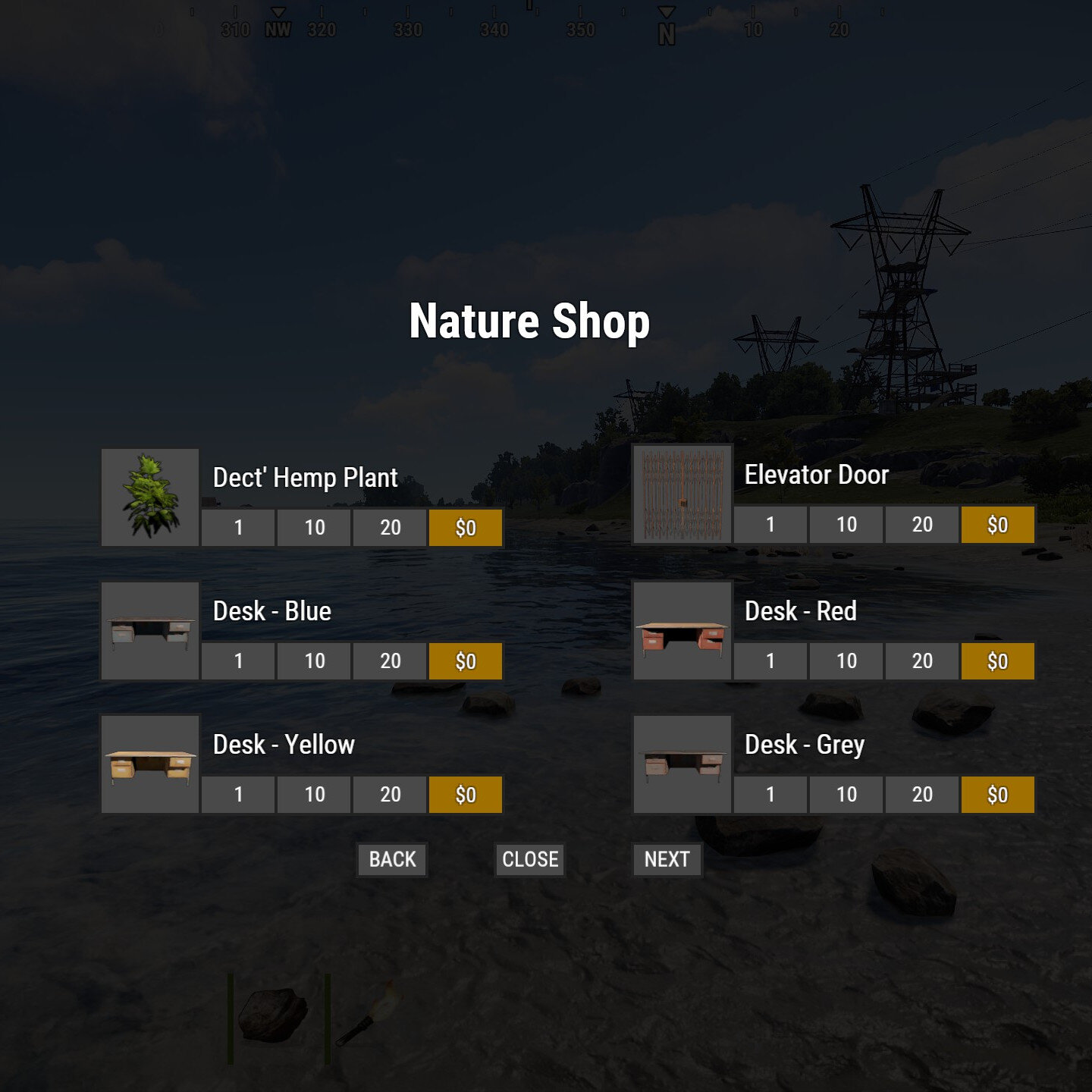Click the $0 price for Desk - Red
This screenshot has width=1092, height=1092.
[997, 662]
